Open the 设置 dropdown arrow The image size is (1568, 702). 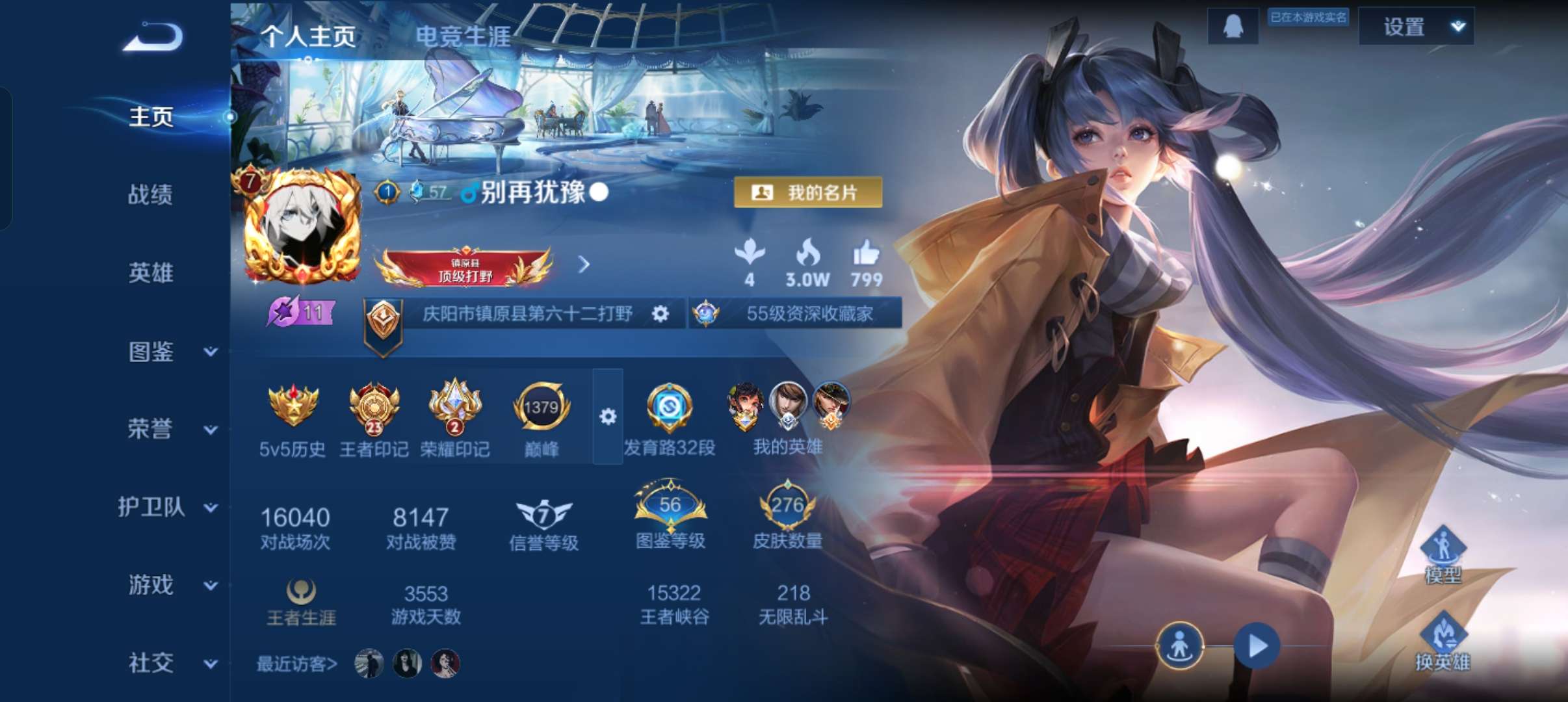click(1456, 26)
